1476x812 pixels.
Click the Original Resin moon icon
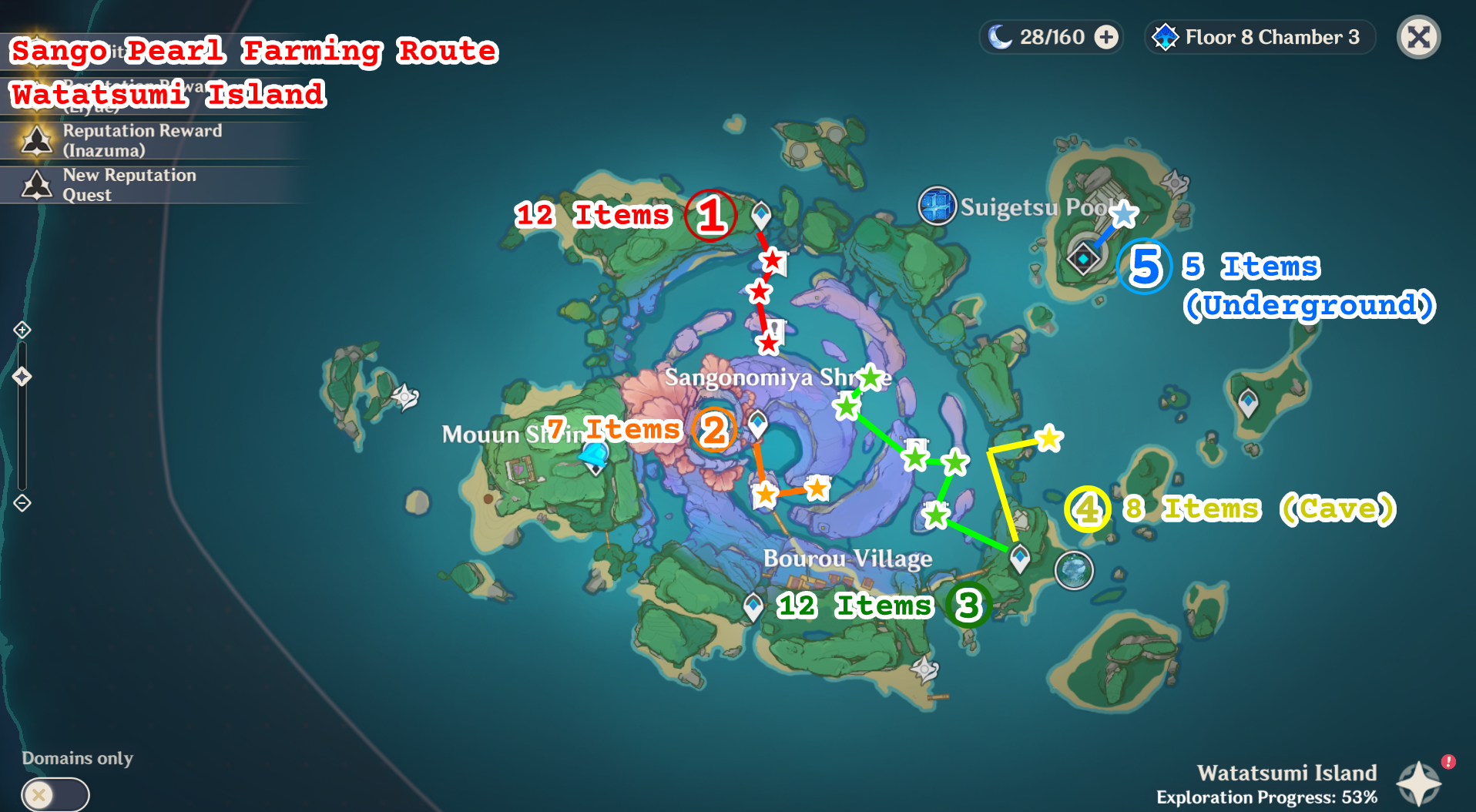pos(1001,36)
